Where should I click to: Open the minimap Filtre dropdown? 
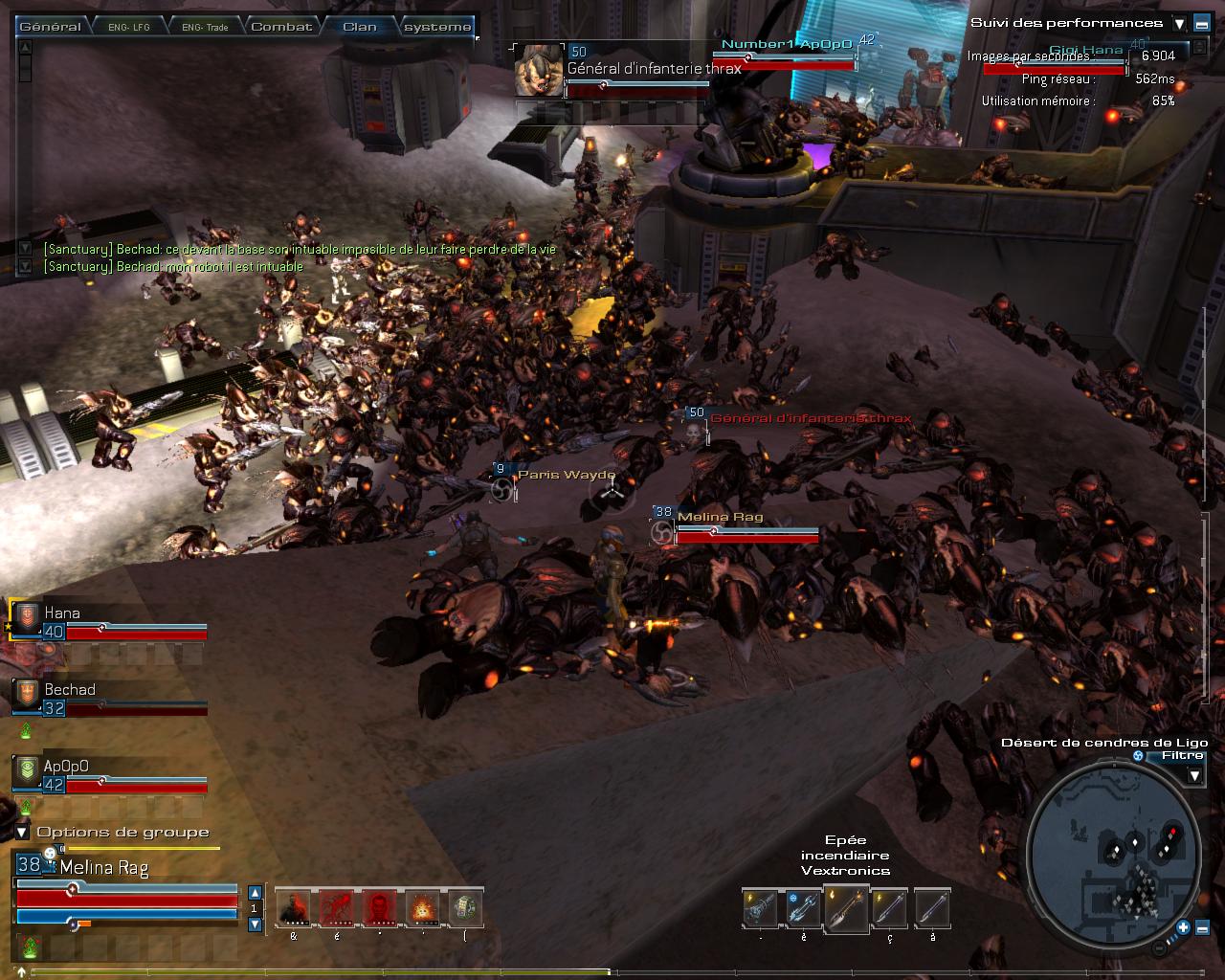[x=1194, y=775]
